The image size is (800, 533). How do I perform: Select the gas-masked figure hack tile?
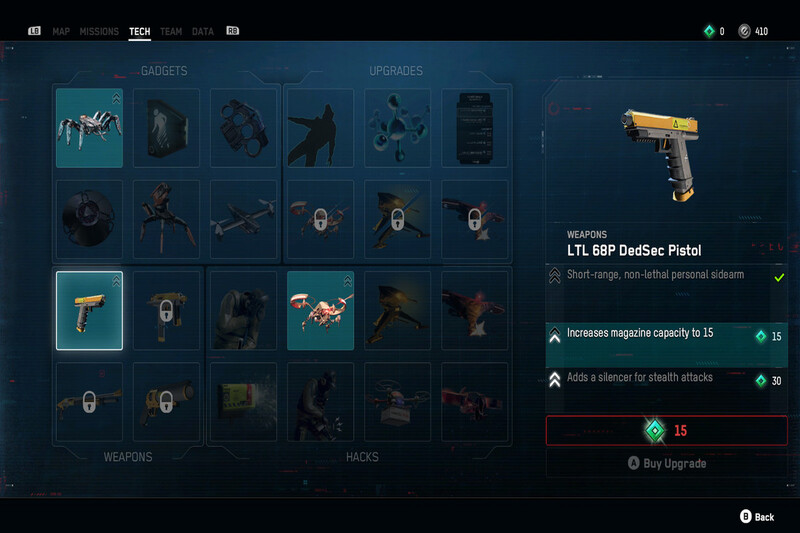pyautogui.click(x=243, y=310)
